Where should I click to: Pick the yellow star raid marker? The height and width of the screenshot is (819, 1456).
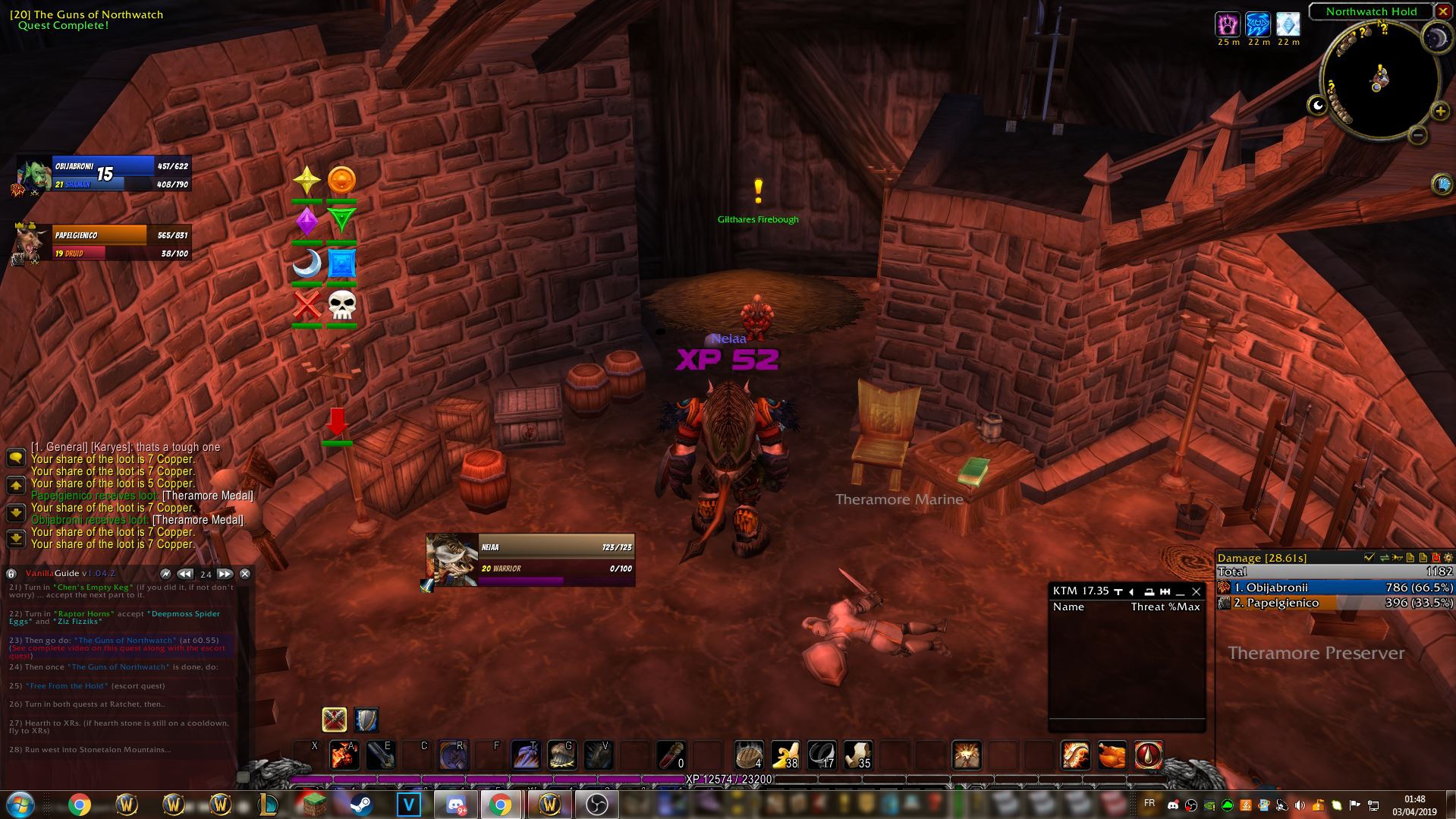307,181
